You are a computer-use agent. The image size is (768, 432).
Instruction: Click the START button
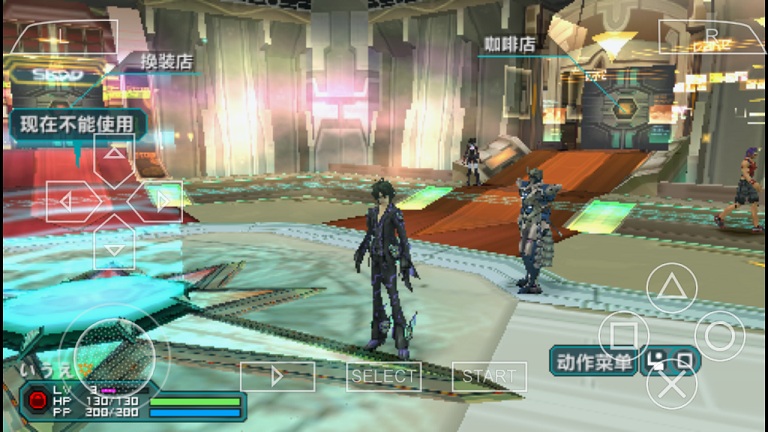tap(489, 376)
